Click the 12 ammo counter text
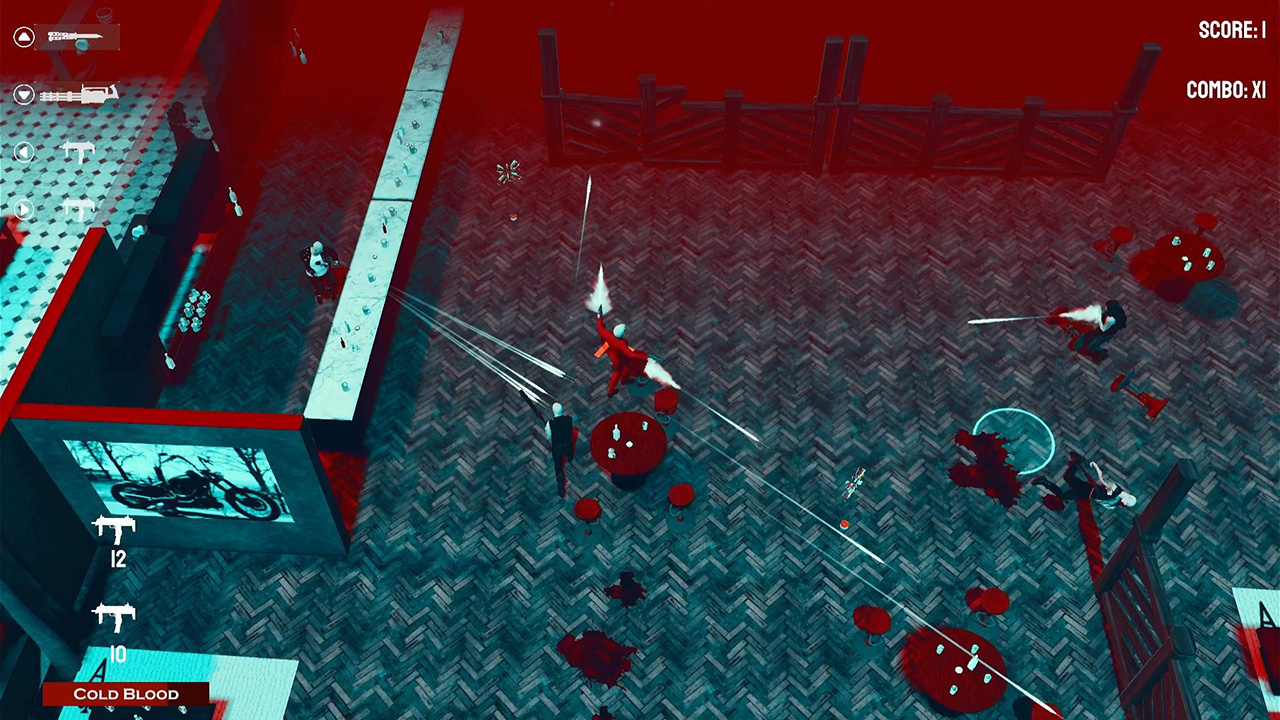The width and height of the screenshot is (1280, 720). pyautogui.click(x=119, y=558)
